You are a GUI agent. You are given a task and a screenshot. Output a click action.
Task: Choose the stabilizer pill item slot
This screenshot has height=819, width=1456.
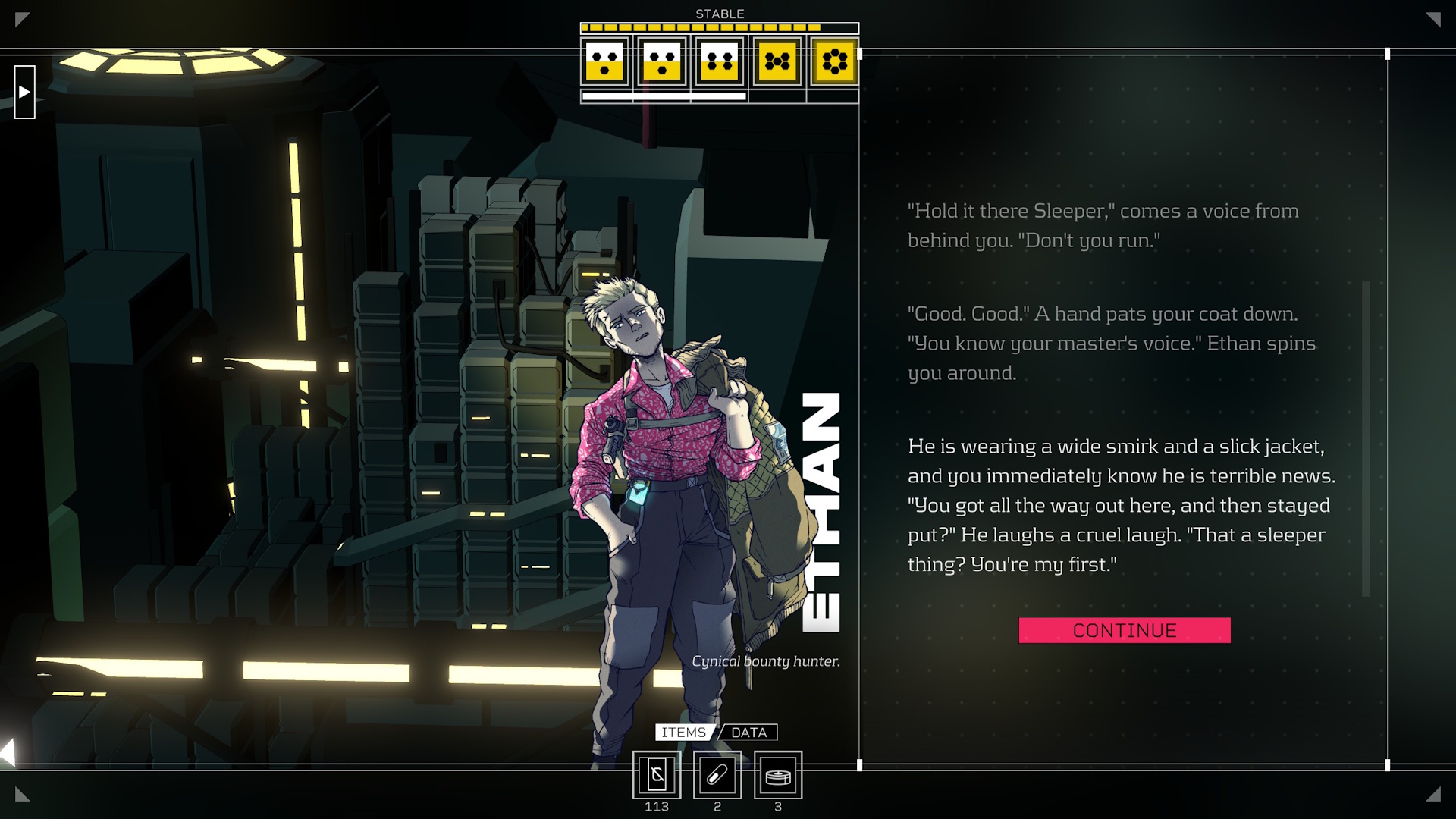pos(717,775)
